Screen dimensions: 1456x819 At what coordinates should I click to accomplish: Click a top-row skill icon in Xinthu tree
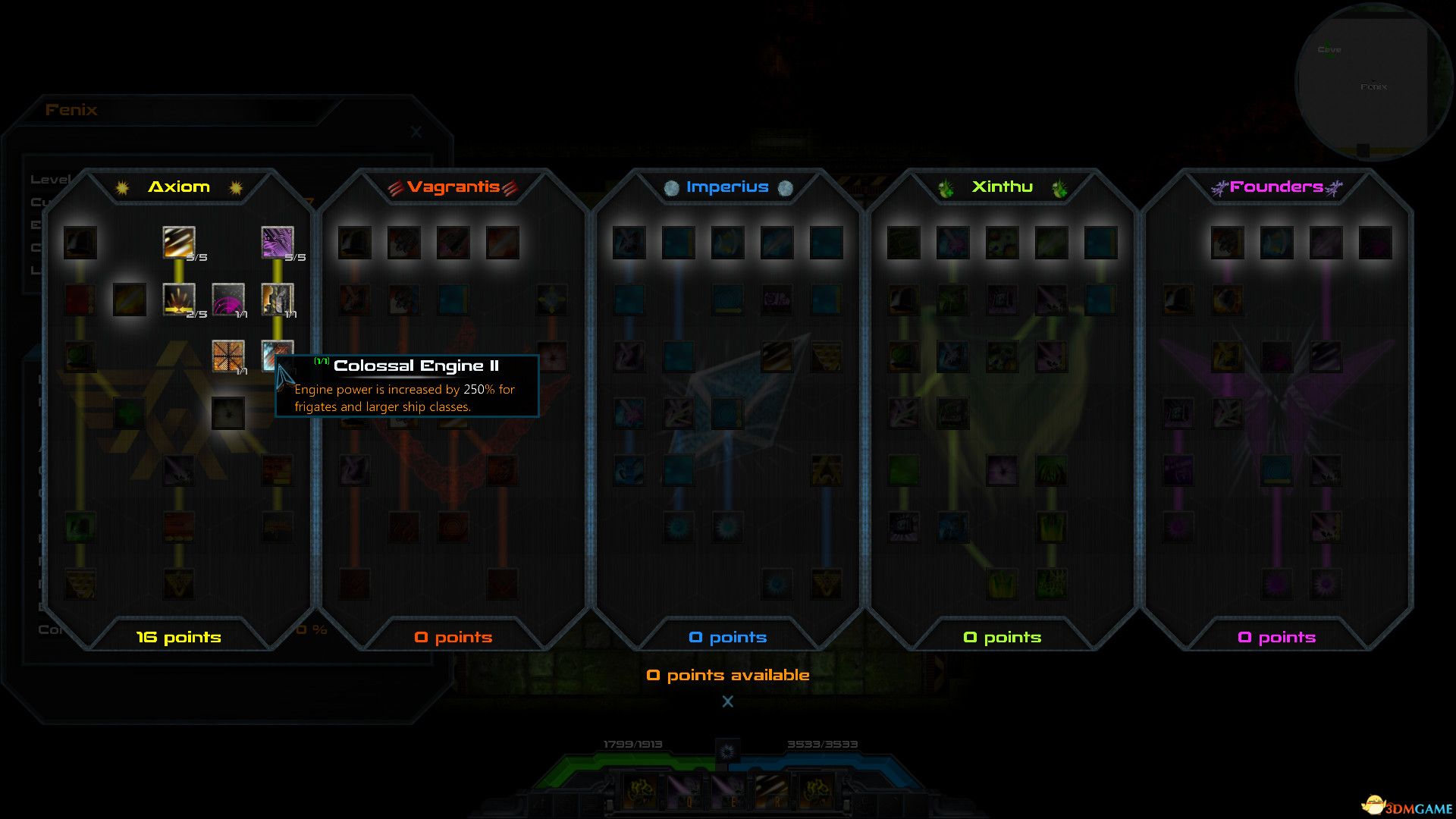905,241
